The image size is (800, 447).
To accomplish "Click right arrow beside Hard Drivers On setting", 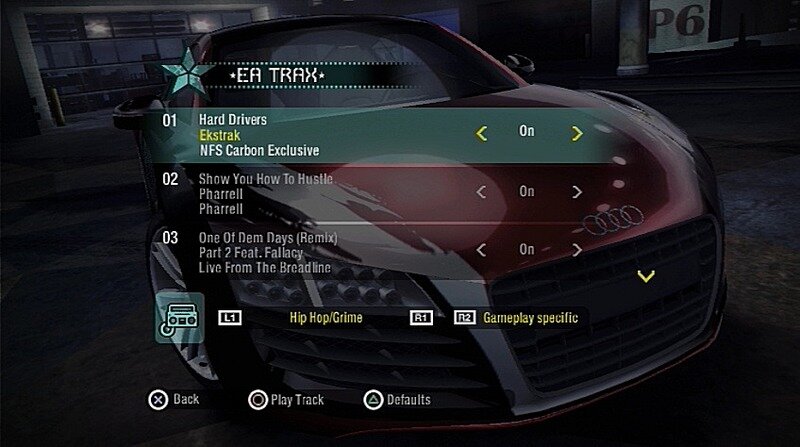I will 577,133.
